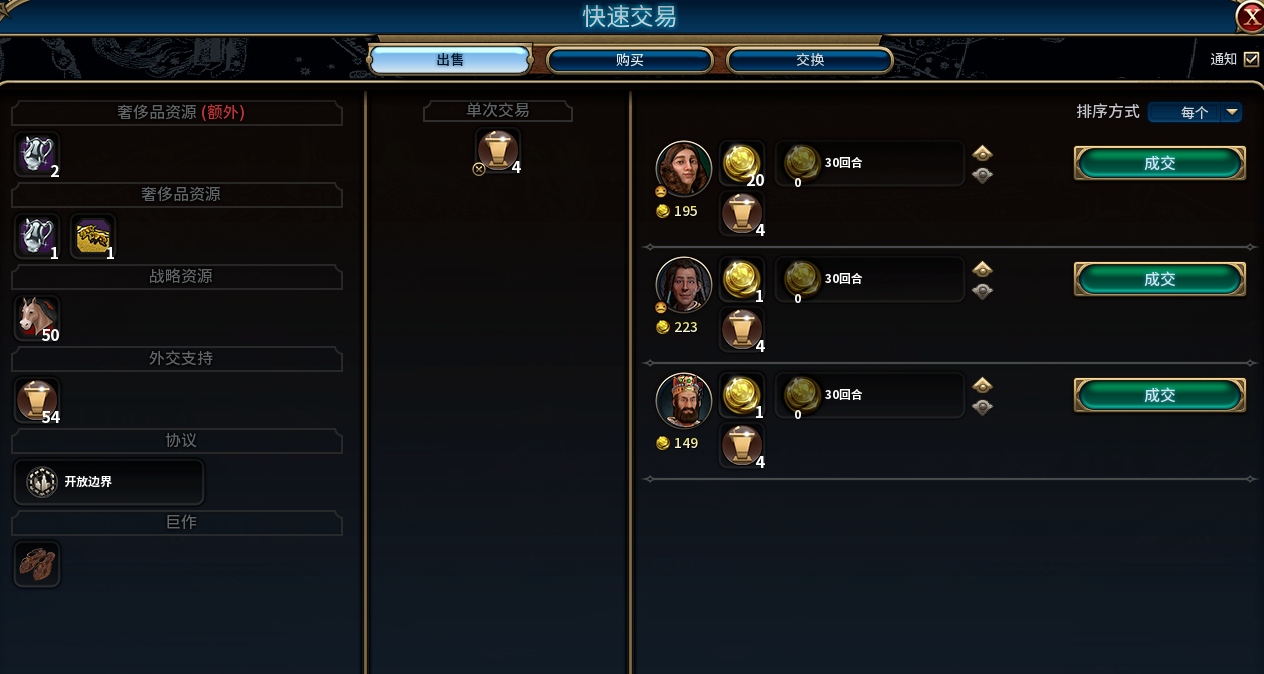This screenshot has width=1264, height=674.
Task: Select the crowned leader with 149 gold
Action: coord(684,400)
